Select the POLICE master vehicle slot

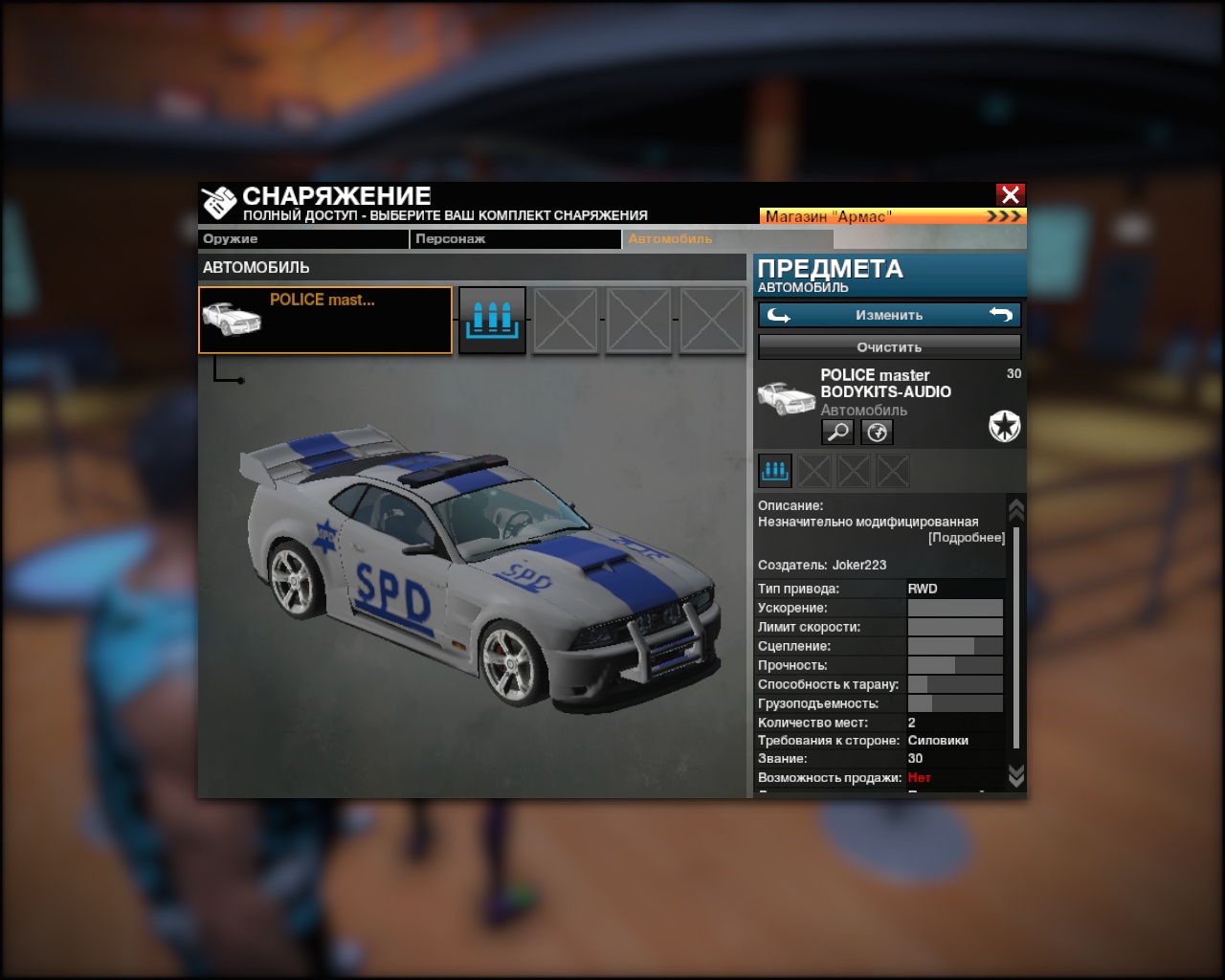click(325, 320)
